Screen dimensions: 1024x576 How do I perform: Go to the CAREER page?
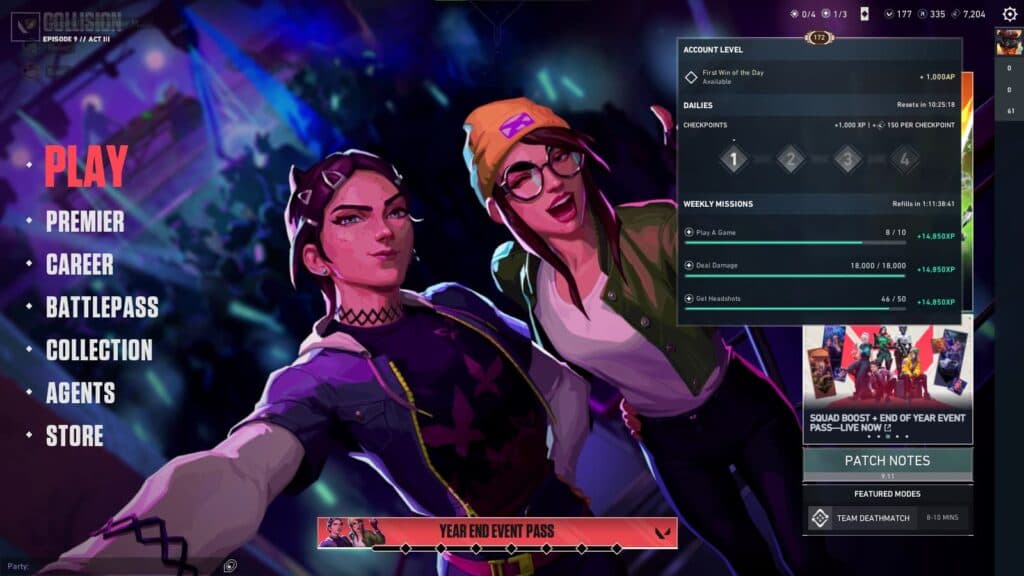(x=79, y=265)
